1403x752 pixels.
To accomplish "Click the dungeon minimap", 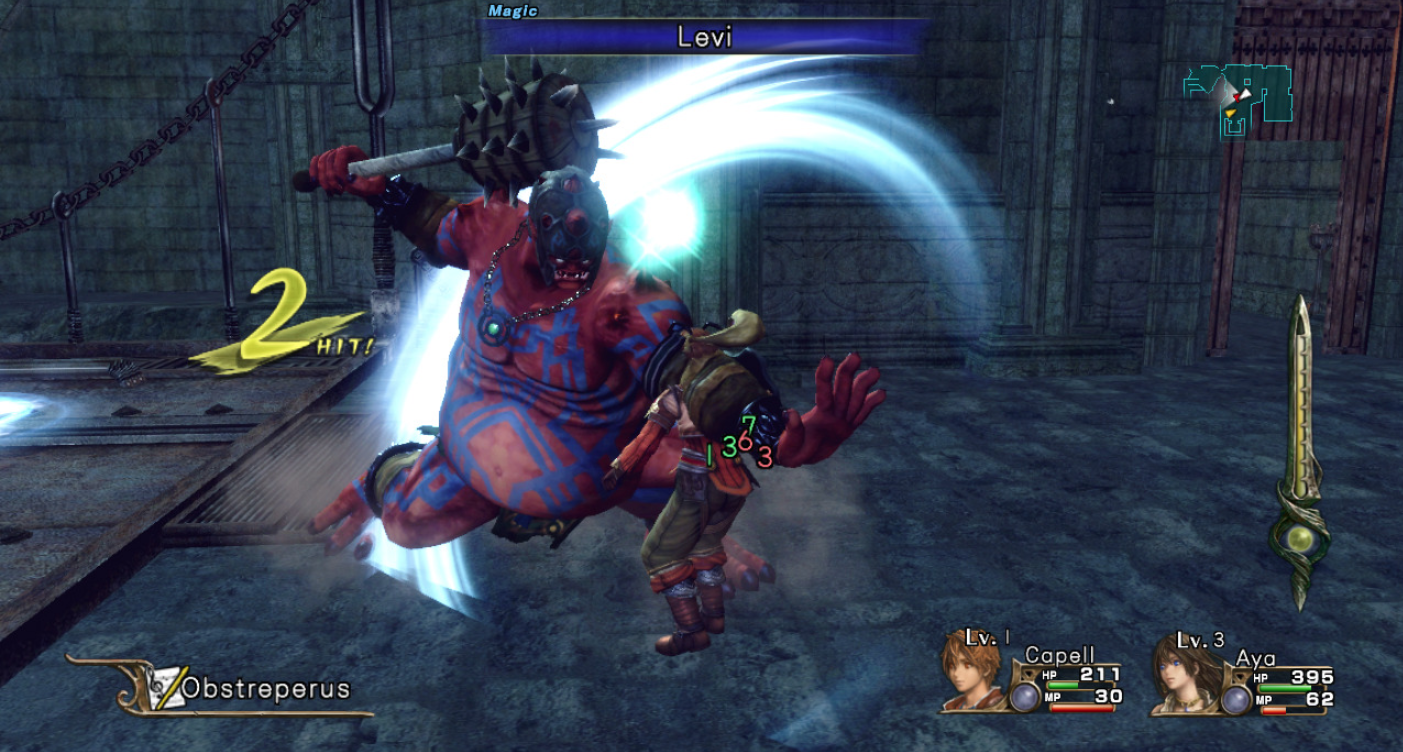I will (1237, 96).
